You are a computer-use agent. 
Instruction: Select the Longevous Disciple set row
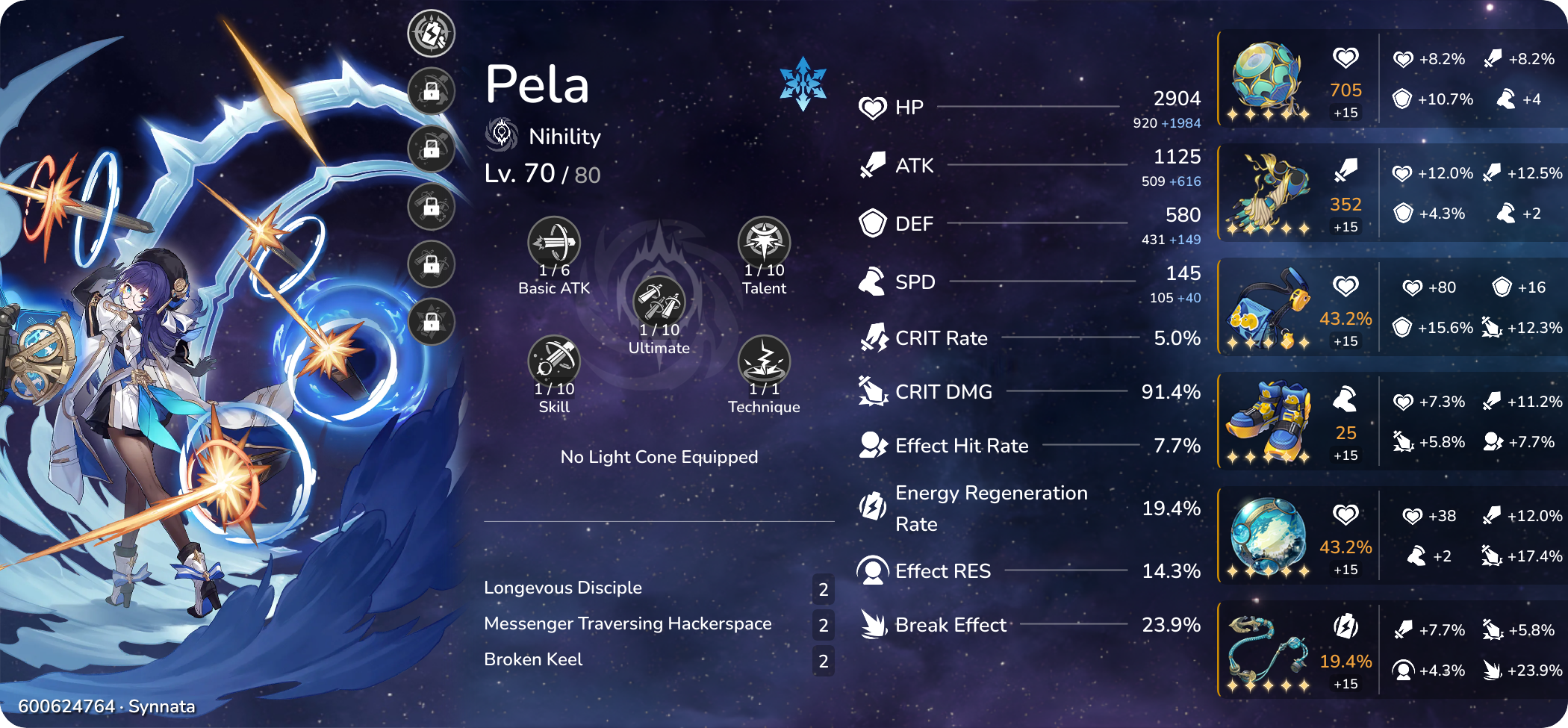point(562,588)
